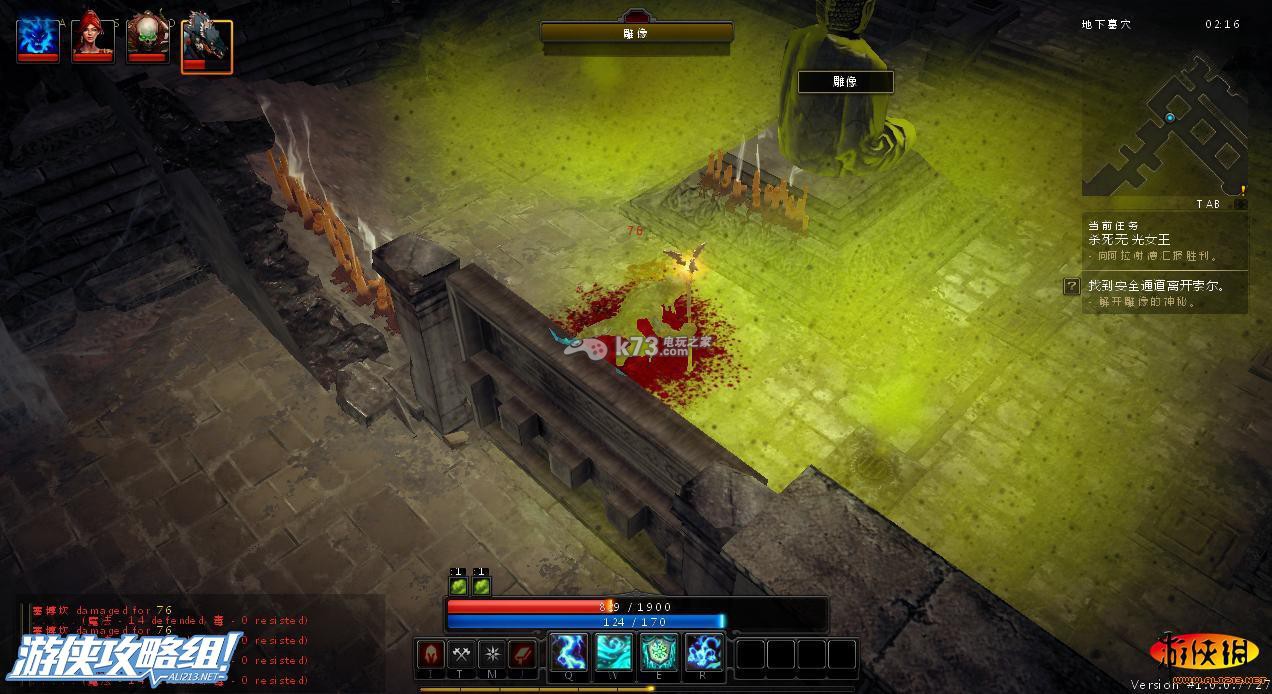Viewport: 1272px width, 694px height.
Task: Activate the W teal swirl ability
Action: coord(614,652)
